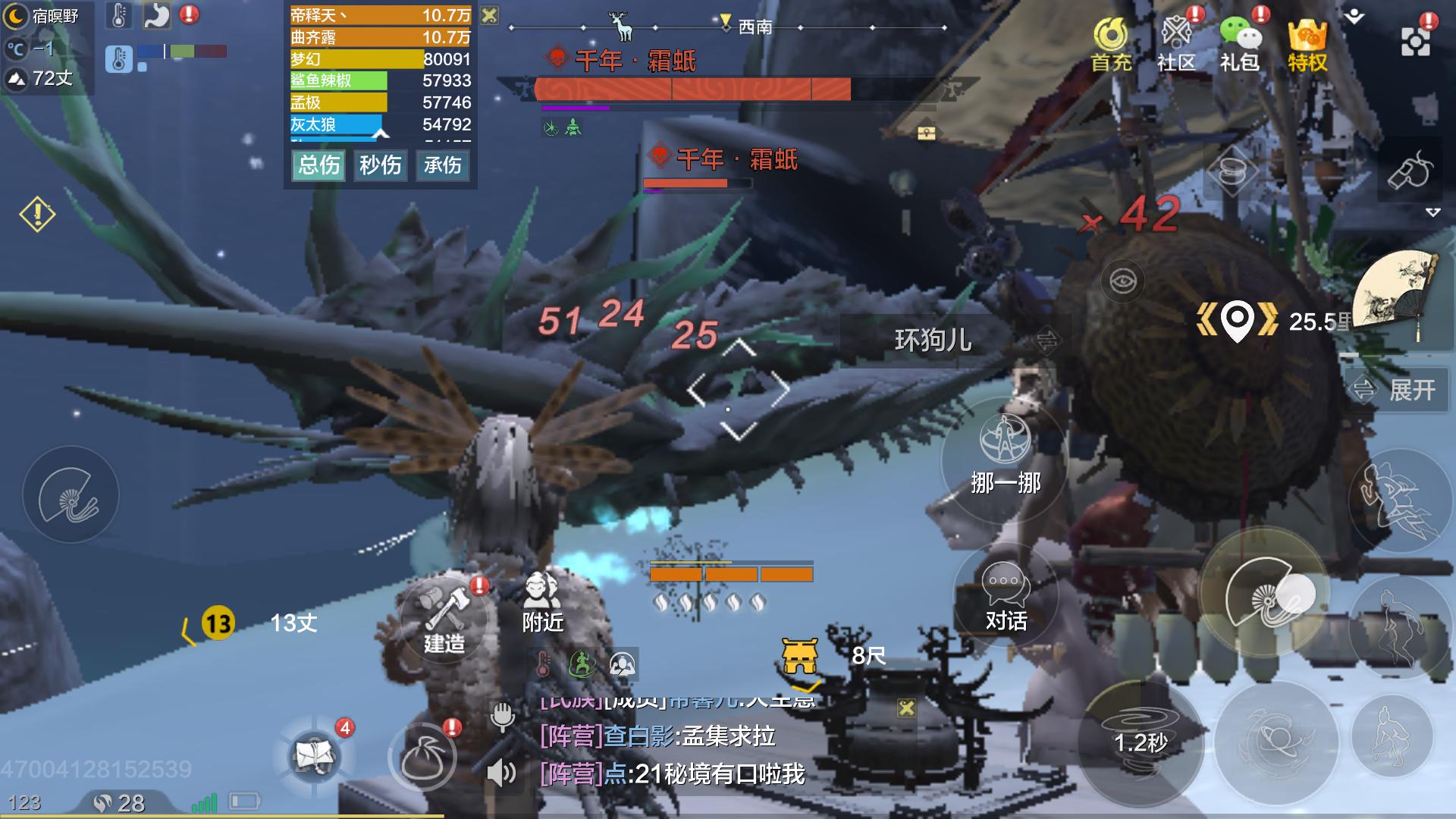Close the damage ranking panel
The height and width of the screenshot is (819, 1456).
click(x=490, y=15)
